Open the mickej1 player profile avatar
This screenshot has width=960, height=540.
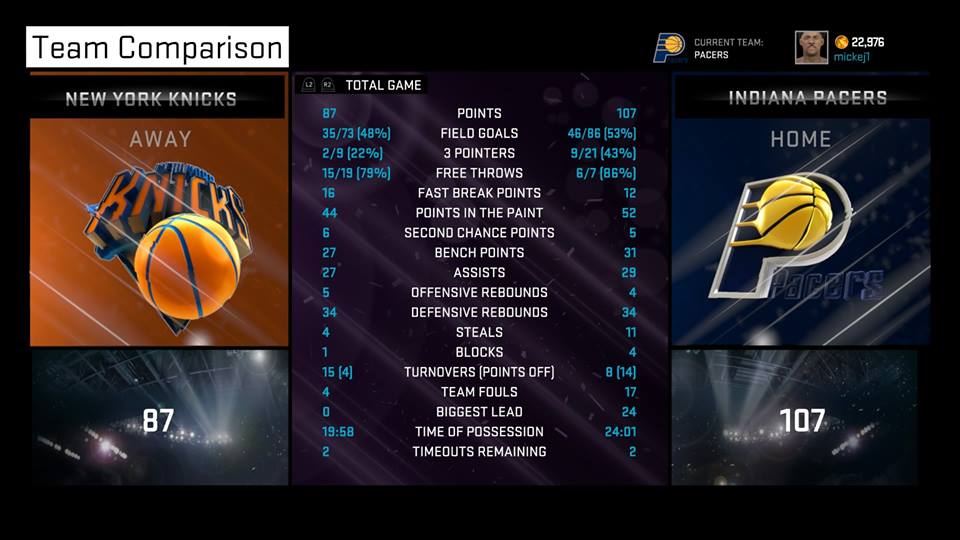(811, 47)
